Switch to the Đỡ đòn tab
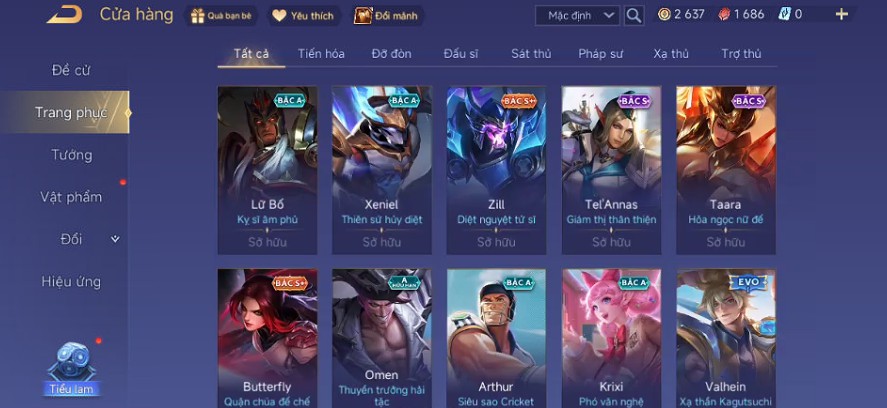 [391, 54]
